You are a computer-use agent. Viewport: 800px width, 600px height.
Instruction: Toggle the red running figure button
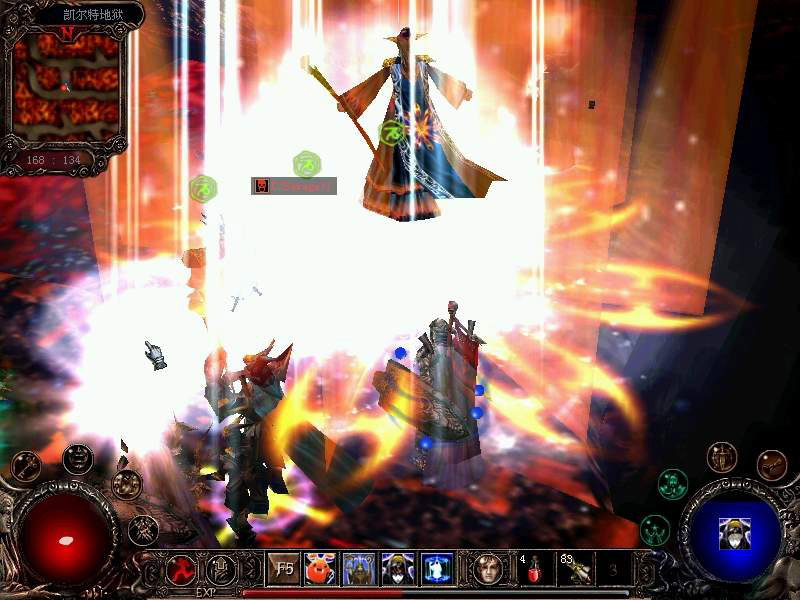point(181,570)
